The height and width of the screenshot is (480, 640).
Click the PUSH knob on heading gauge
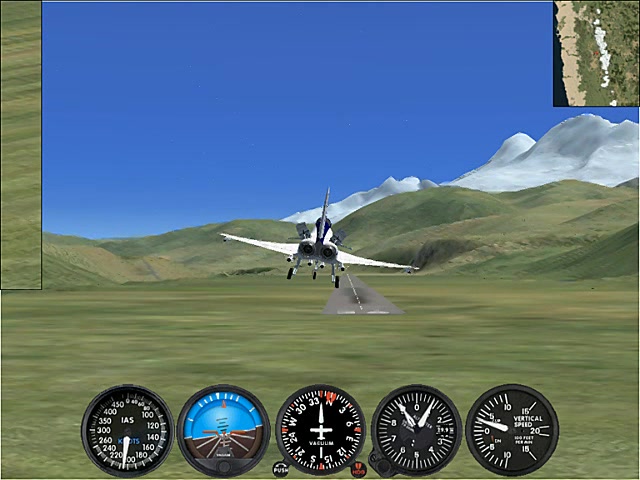pyautogui.click(x=280, y=468)
